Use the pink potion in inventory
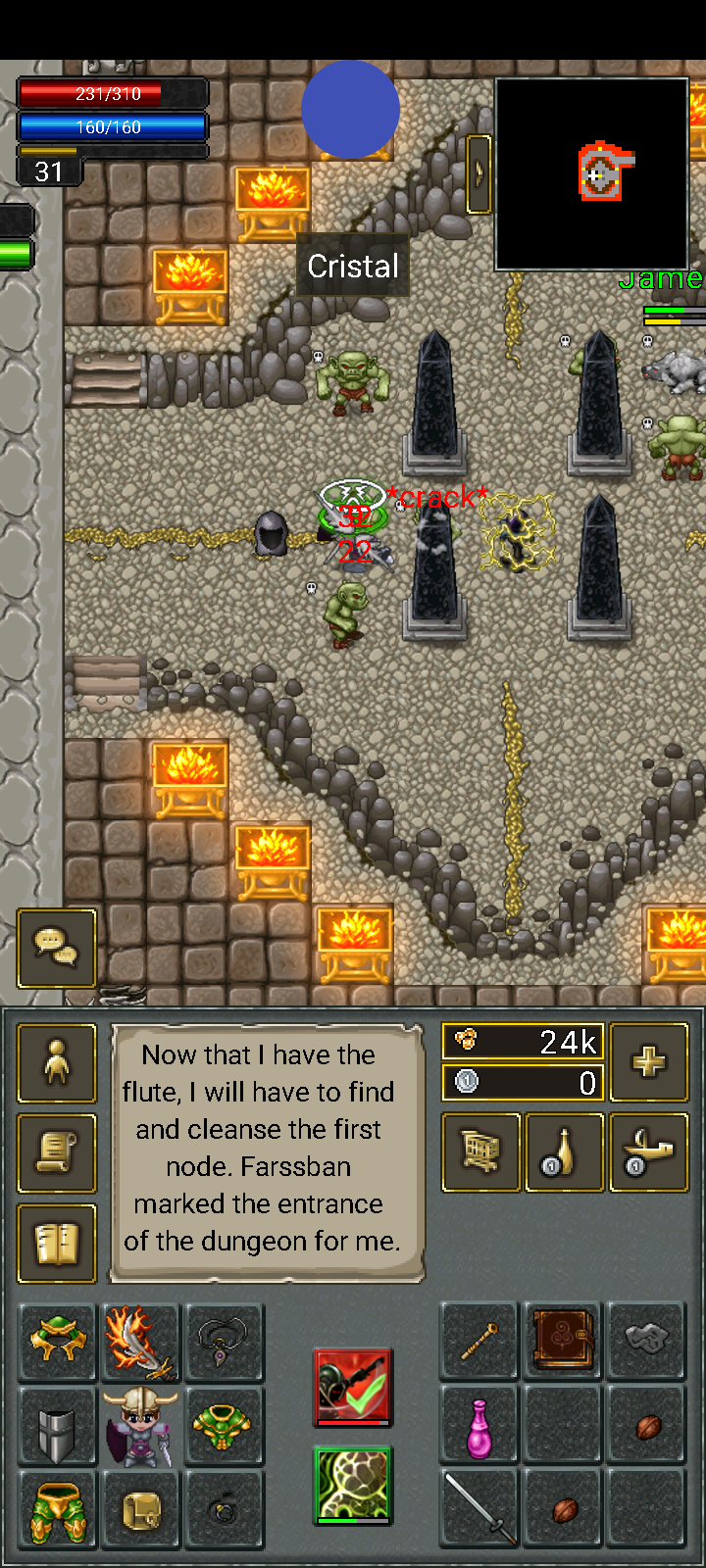Image resolution: width=706 pixels, height=1568 pixels. click(x=480, y=1426)
